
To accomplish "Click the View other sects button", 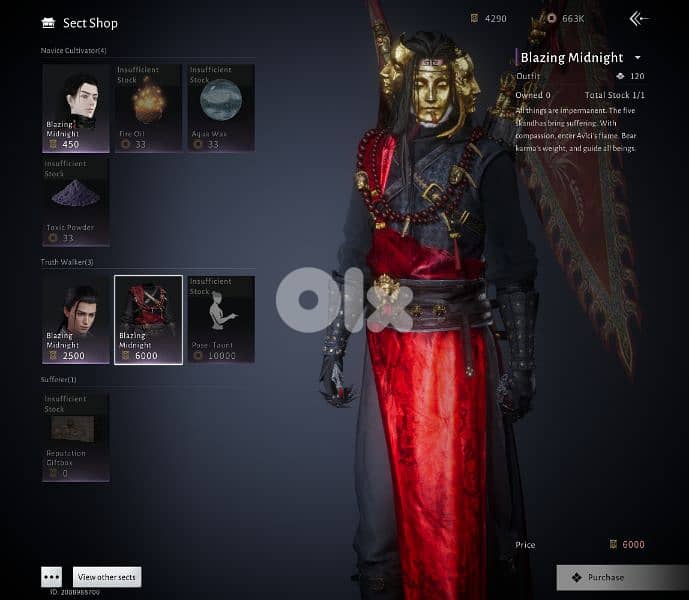I will click(x=107, y=577).
